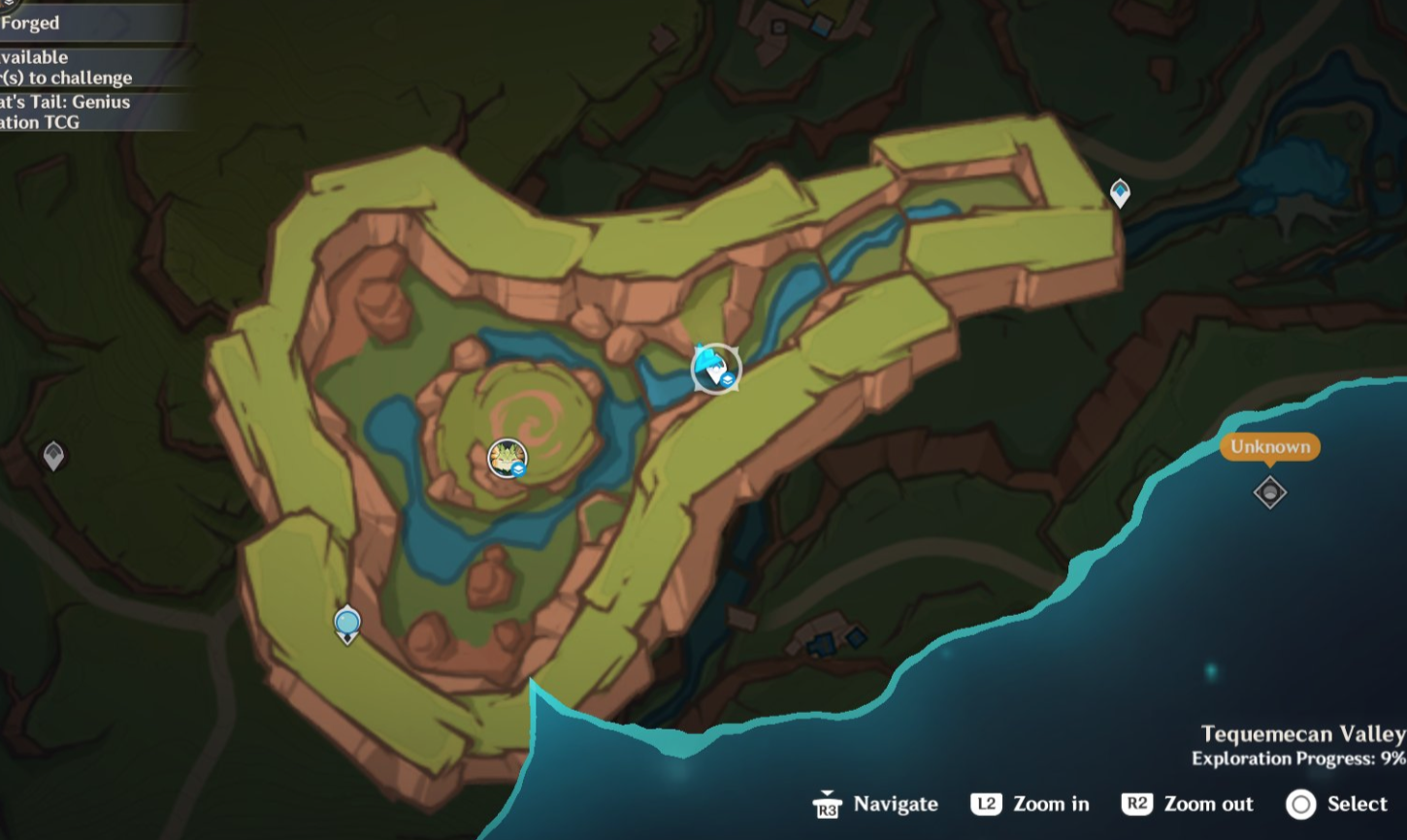Click the Unknown label above the domain marker
This screenshot has height=840, width=1407.
[x=1270, y=447]
